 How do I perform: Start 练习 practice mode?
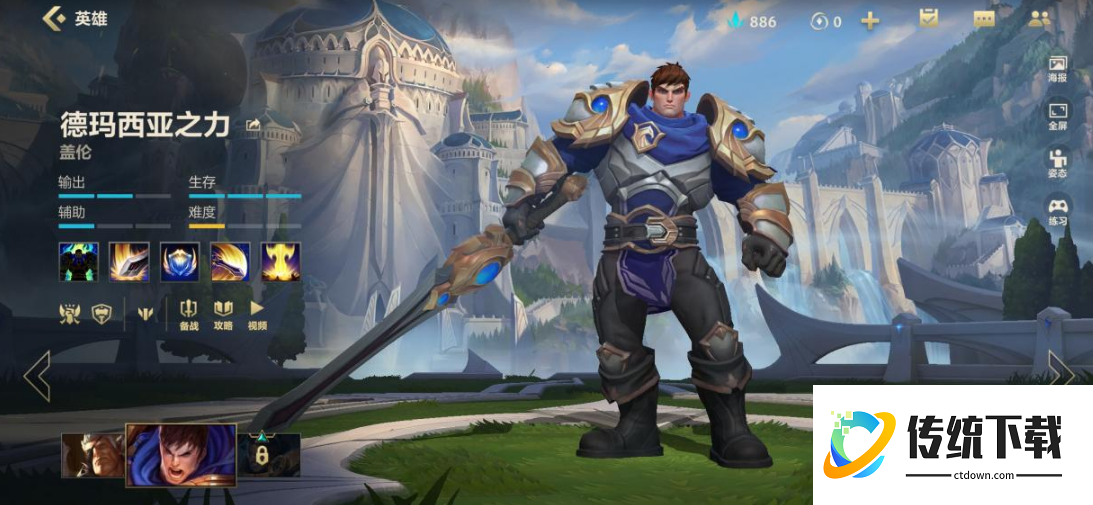(1057, 211)
